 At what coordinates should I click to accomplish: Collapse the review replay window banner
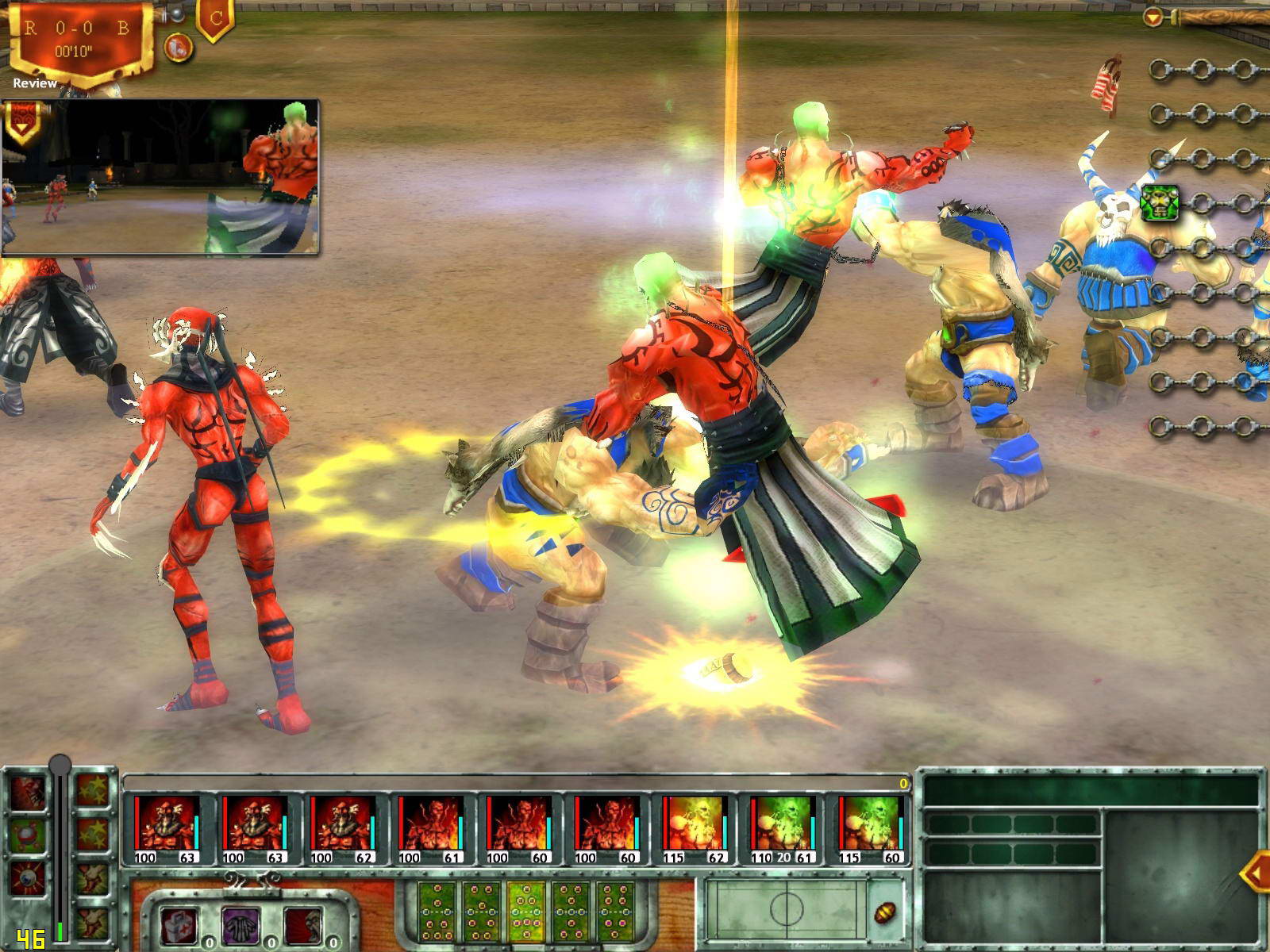(x=21, y=121)
